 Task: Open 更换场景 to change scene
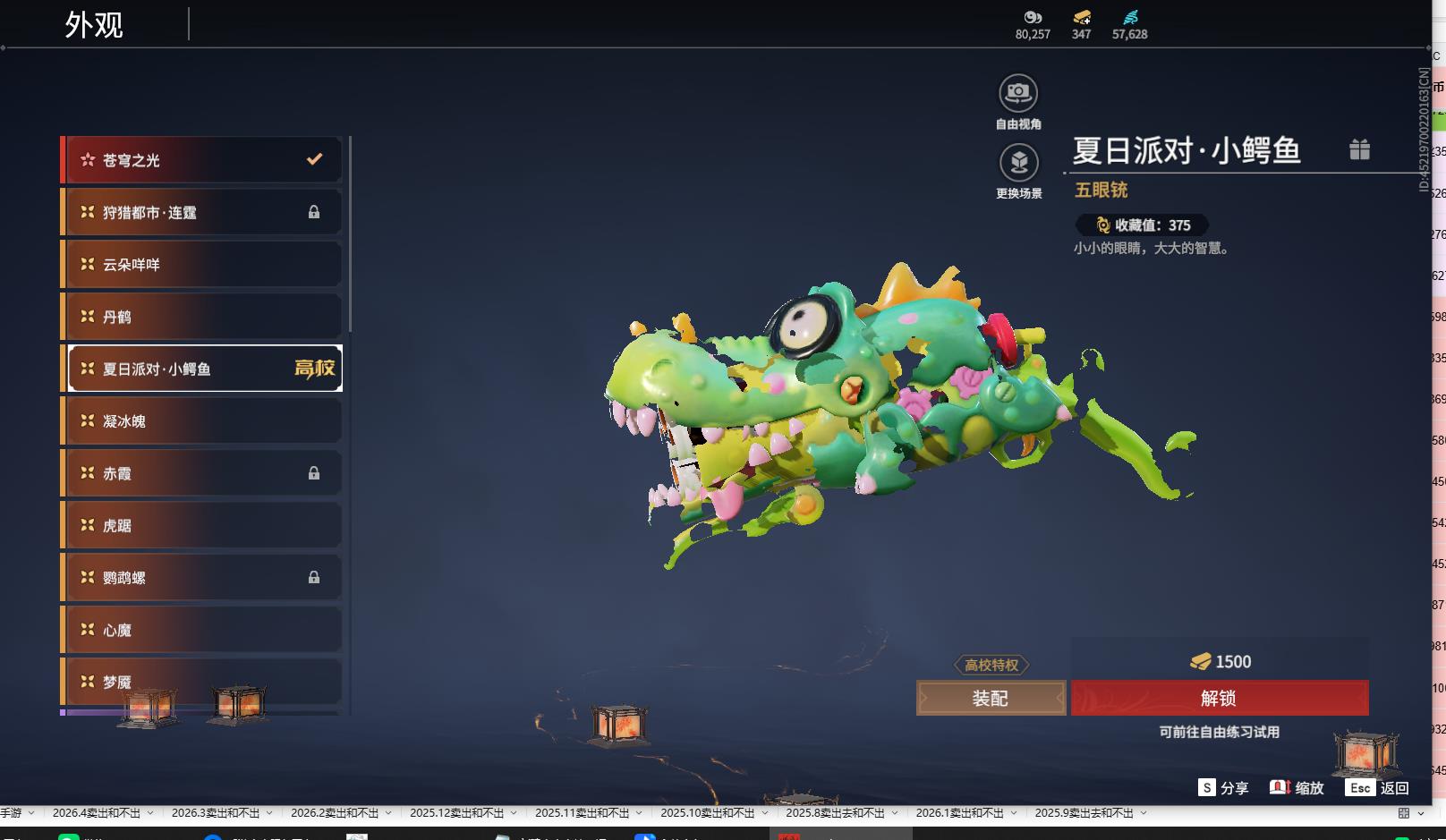click(x=1018, y=163)
